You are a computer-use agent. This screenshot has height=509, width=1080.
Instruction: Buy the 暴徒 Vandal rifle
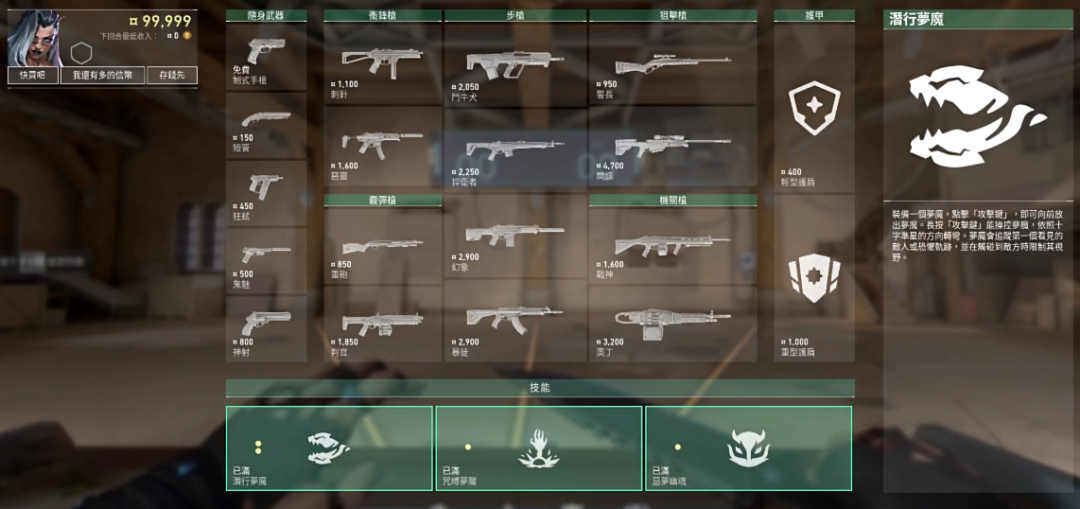pyautogui.click(x=515, y=320)
